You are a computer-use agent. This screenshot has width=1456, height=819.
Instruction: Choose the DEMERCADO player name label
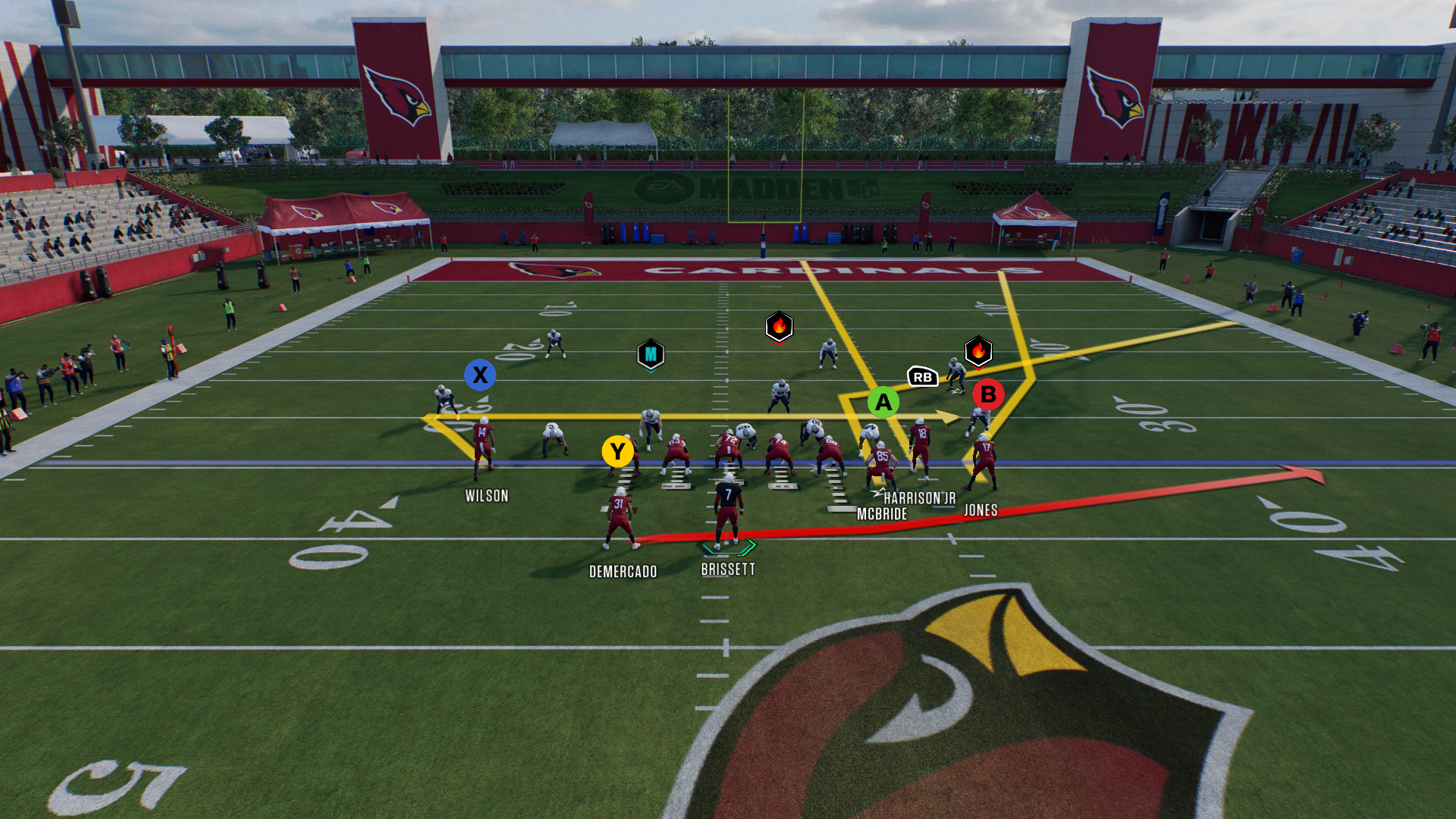623,572
